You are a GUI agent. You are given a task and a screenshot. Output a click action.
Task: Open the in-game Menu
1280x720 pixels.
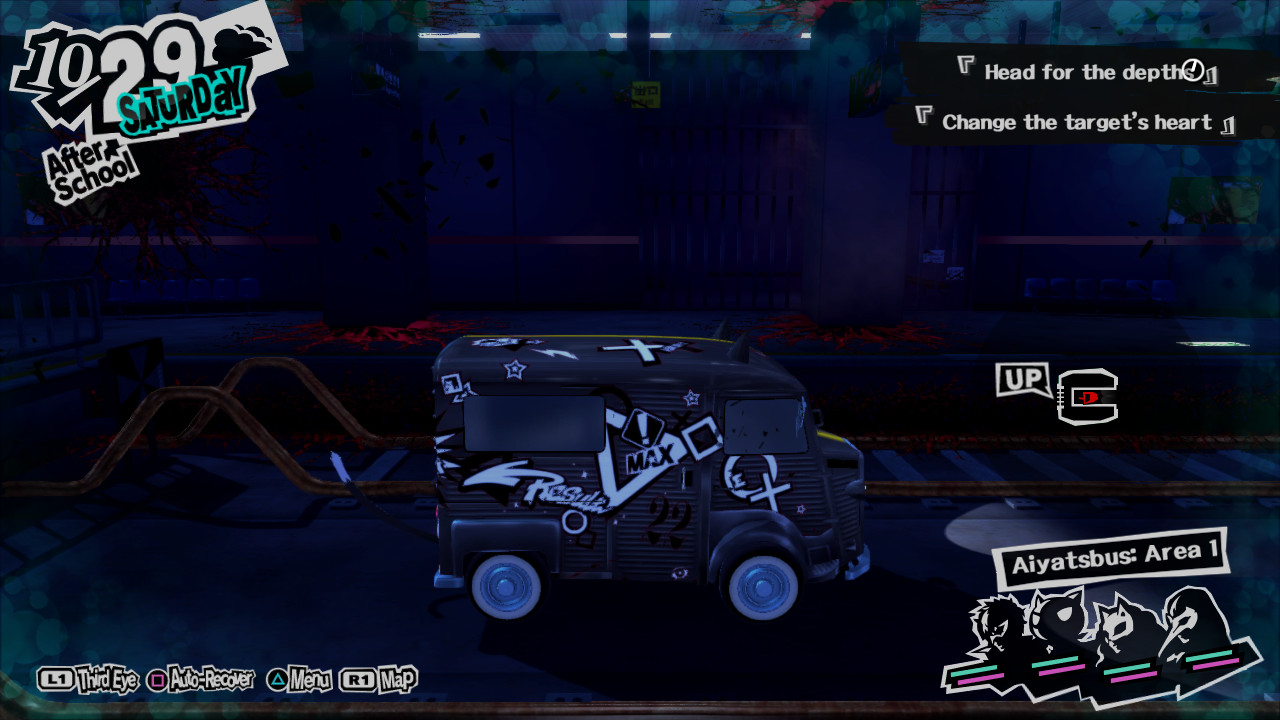[305, 679]
